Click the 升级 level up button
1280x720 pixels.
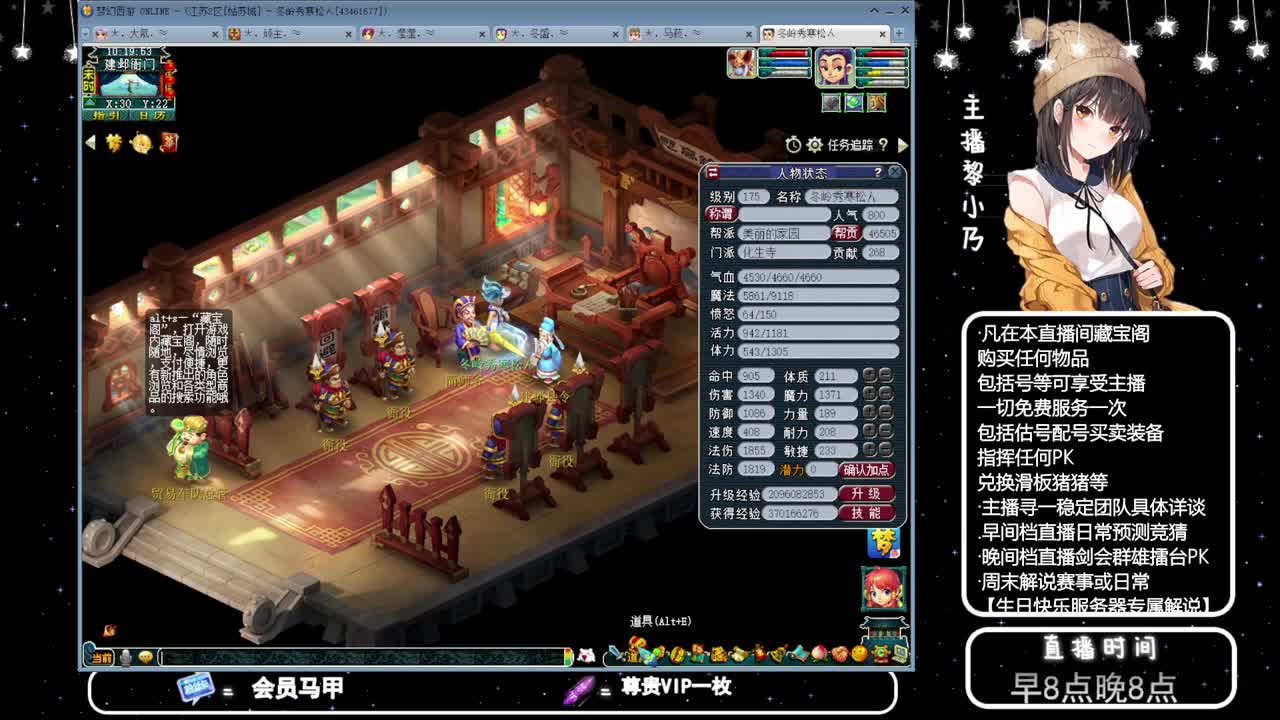866,493
